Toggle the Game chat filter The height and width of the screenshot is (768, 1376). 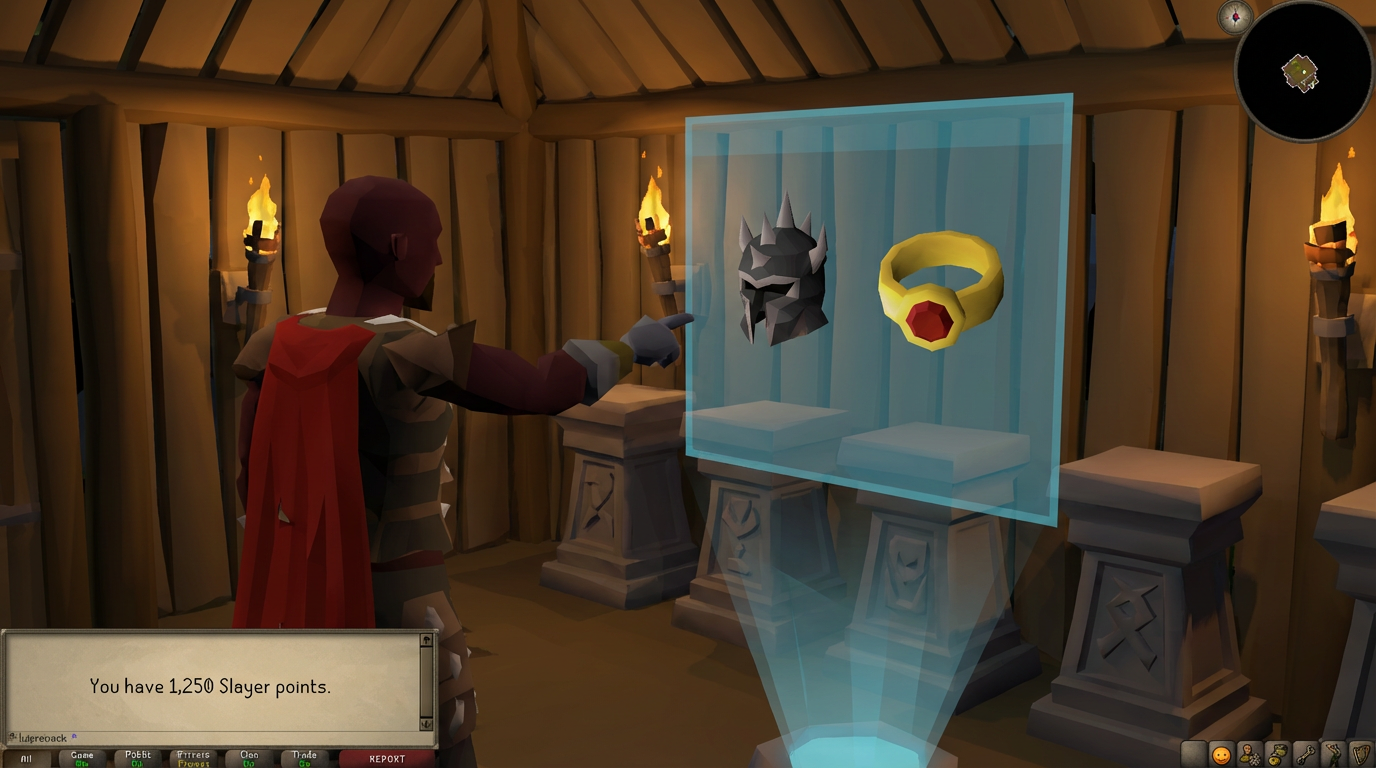pyautogui.click(x=82, y=757)
